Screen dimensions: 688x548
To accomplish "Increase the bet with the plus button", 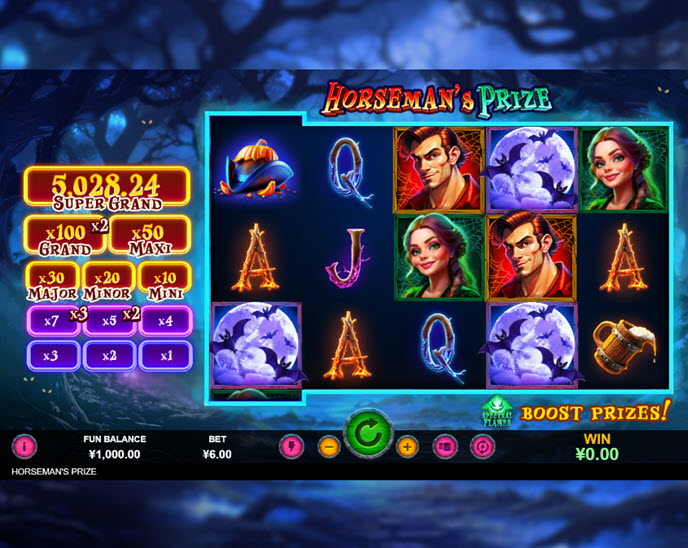I will point(407,447).
